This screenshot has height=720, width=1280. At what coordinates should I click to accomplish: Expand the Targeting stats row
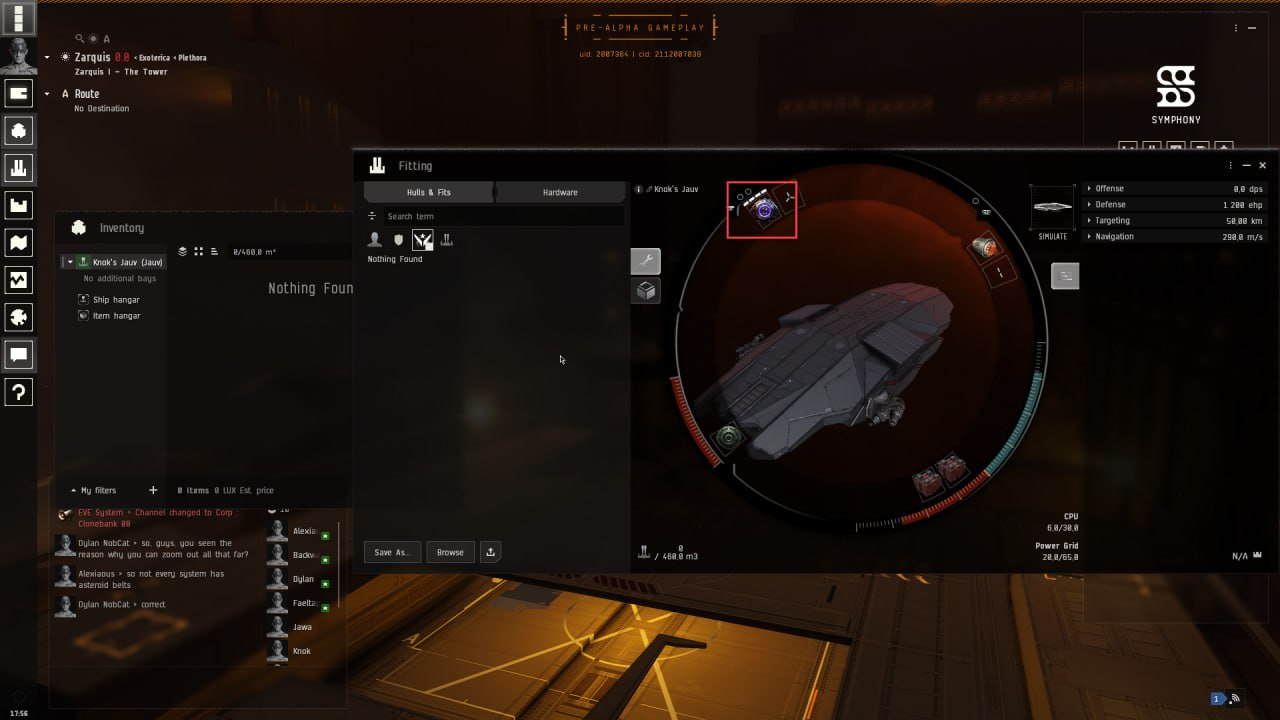[x=1112, y=220]
